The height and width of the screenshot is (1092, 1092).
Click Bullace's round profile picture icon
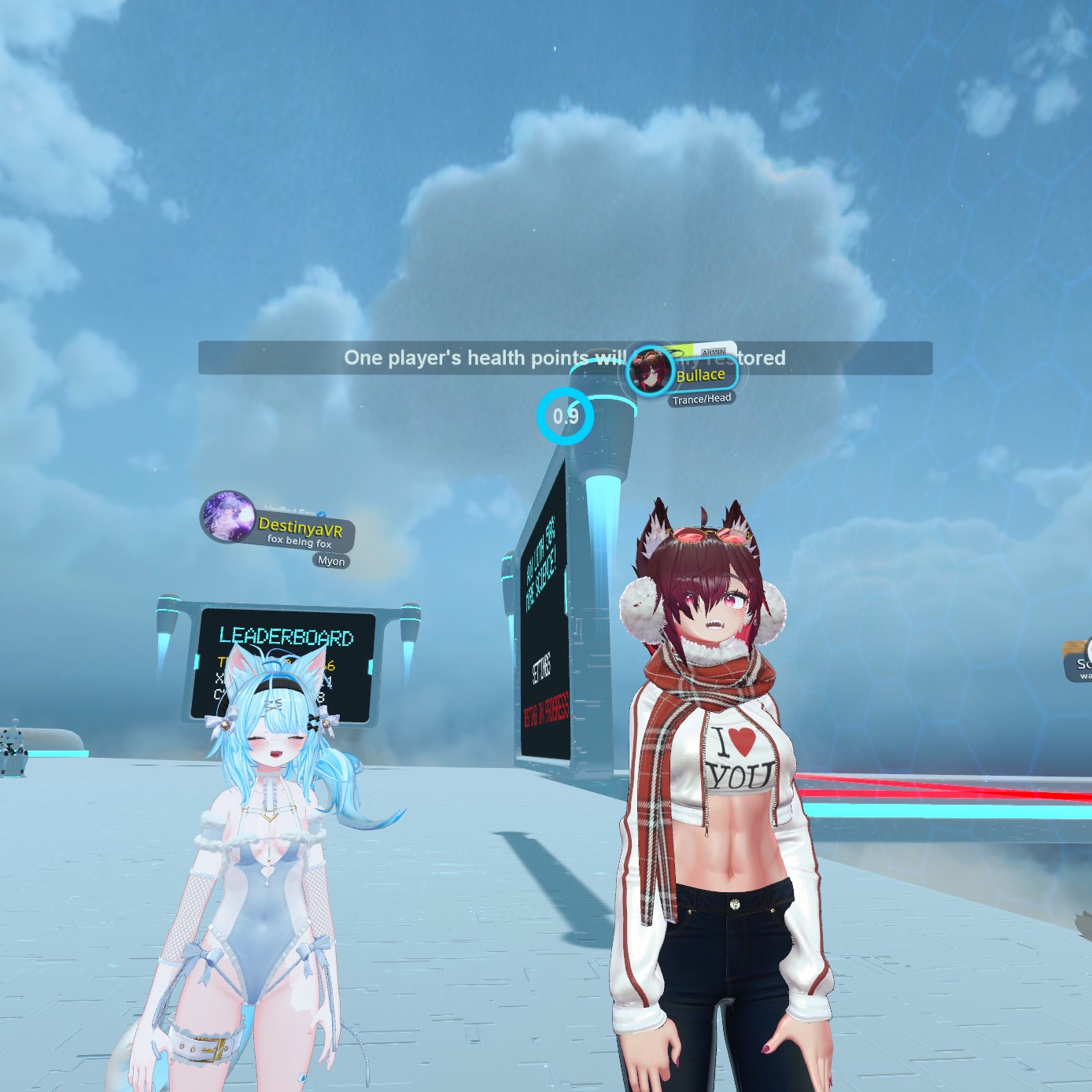click(x=651, y=371)
